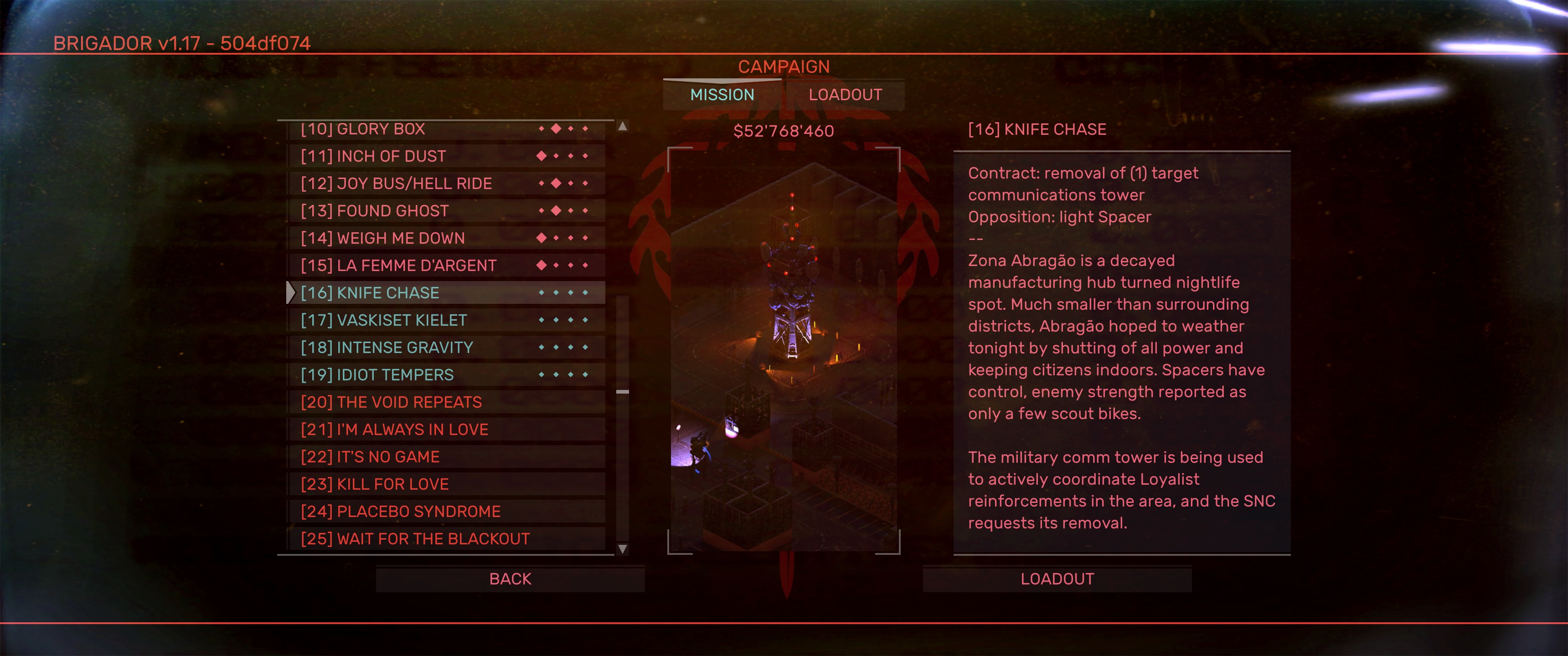Pick mission [22] IT'S NO GAME
This screenshot has height=656, width=1568.
pyautogui.click(x=446, y=457)
